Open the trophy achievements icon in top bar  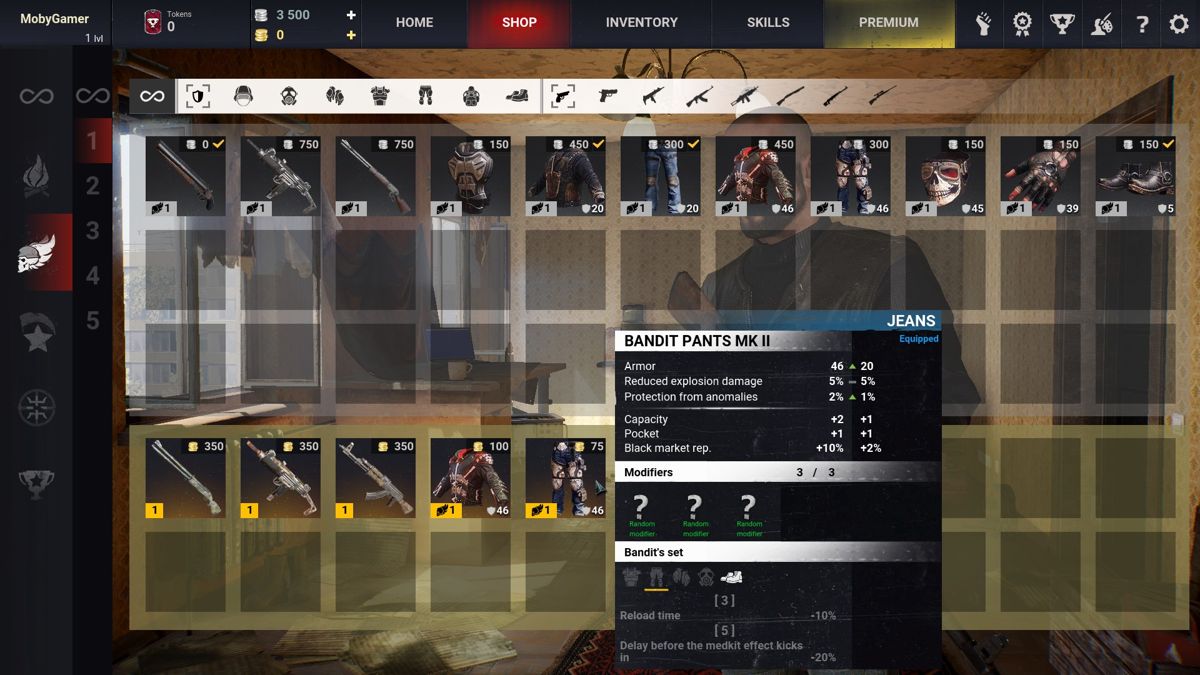1061,24
